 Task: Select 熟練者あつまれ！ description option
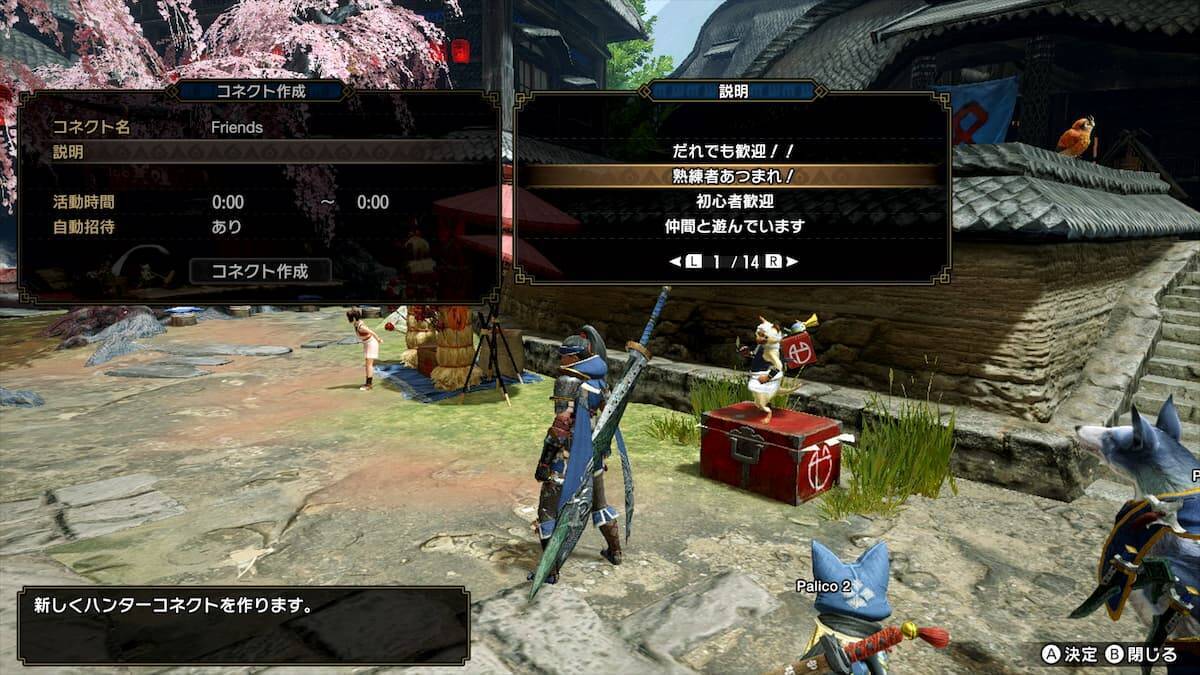(734, 176)
